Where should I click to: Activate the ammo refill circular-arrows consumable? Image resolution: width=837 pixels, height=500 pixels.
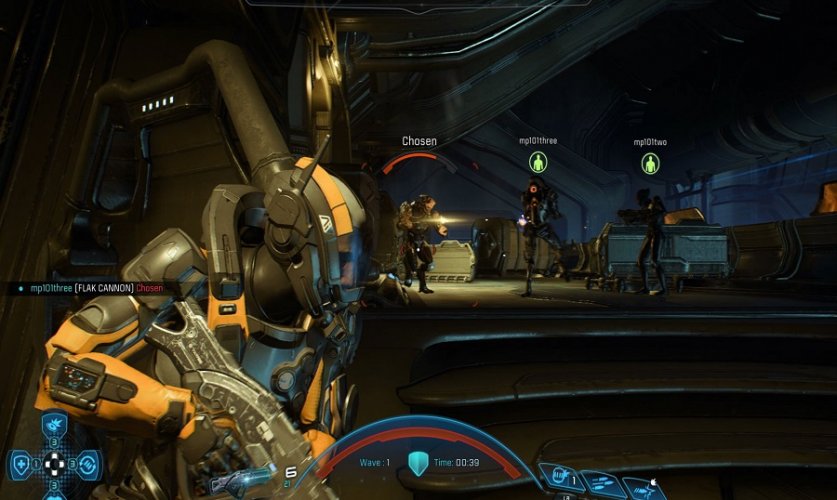[87, 464]
